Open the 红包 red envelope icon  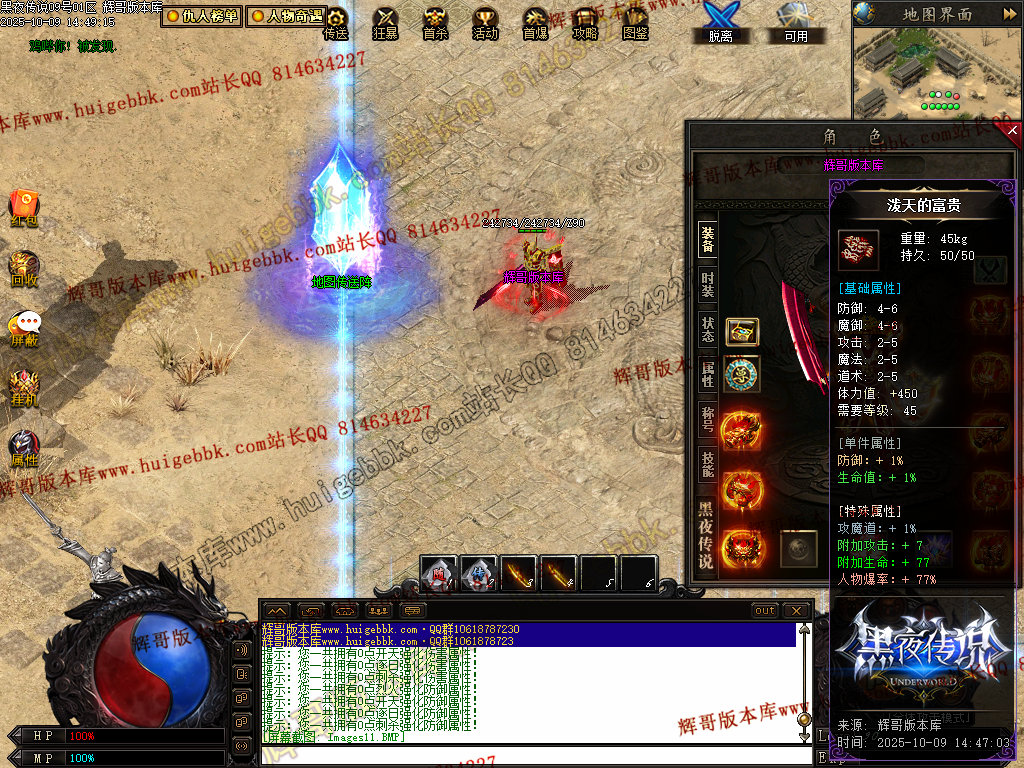[x=24, y=207]
